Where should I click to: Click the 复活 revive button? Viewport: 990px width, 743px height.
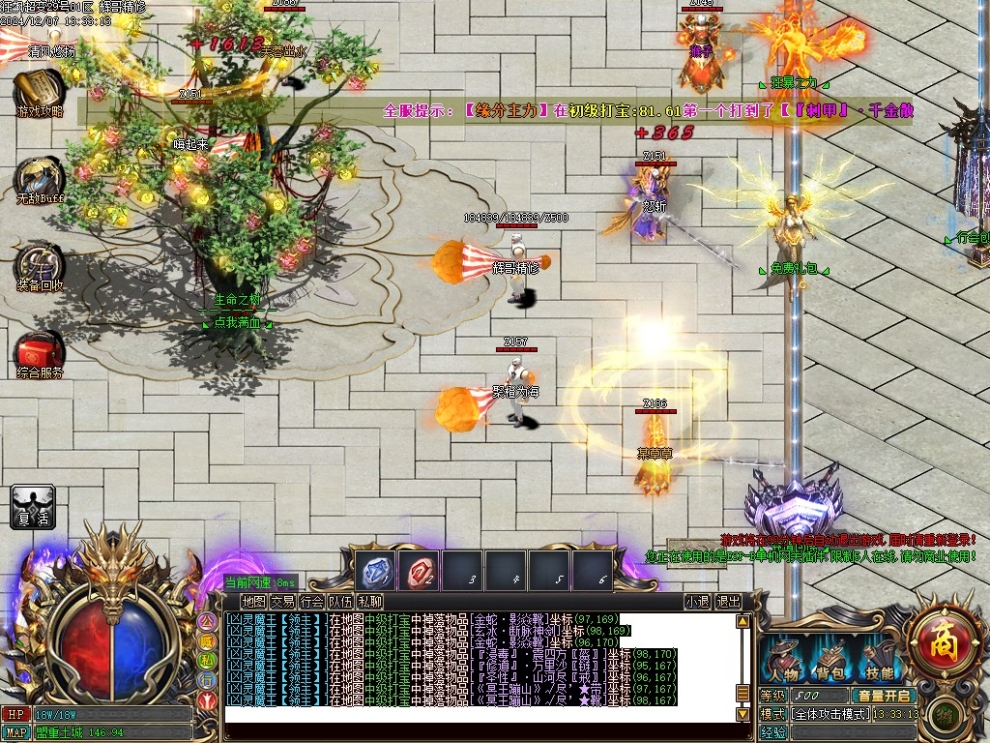32,506
